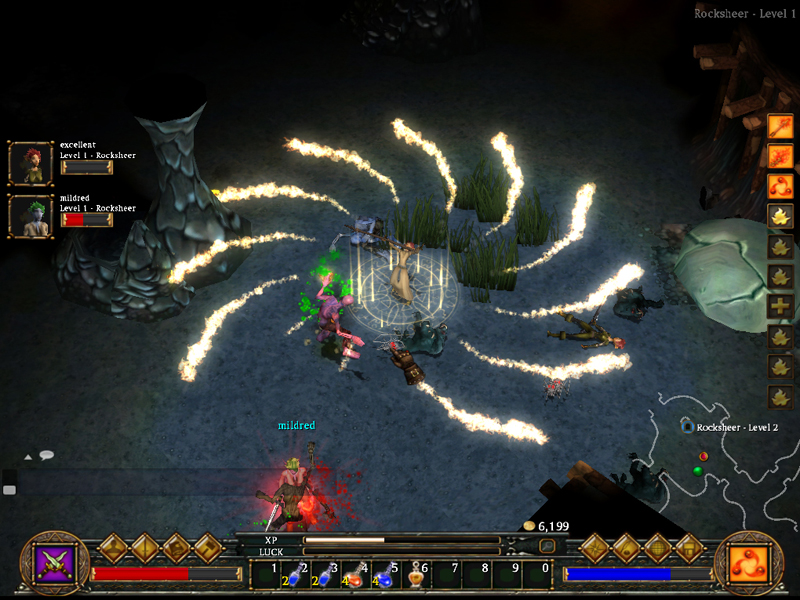Click the small button beside the gold count
Screen dimensions: 800x600
coord(547,546)
